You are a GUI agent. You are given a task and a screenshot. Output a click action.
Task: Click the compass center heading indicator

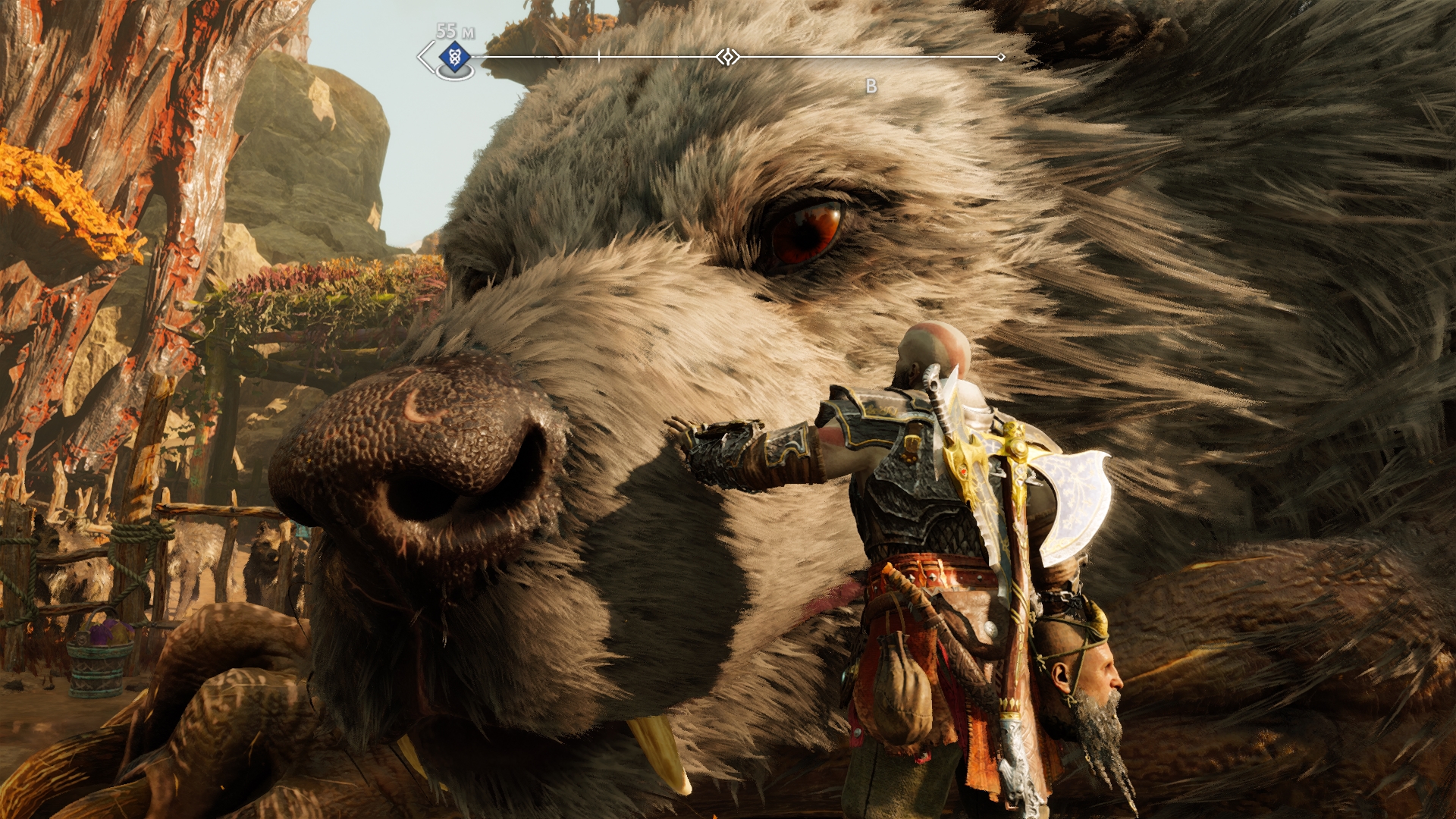[x=728, y=57]
